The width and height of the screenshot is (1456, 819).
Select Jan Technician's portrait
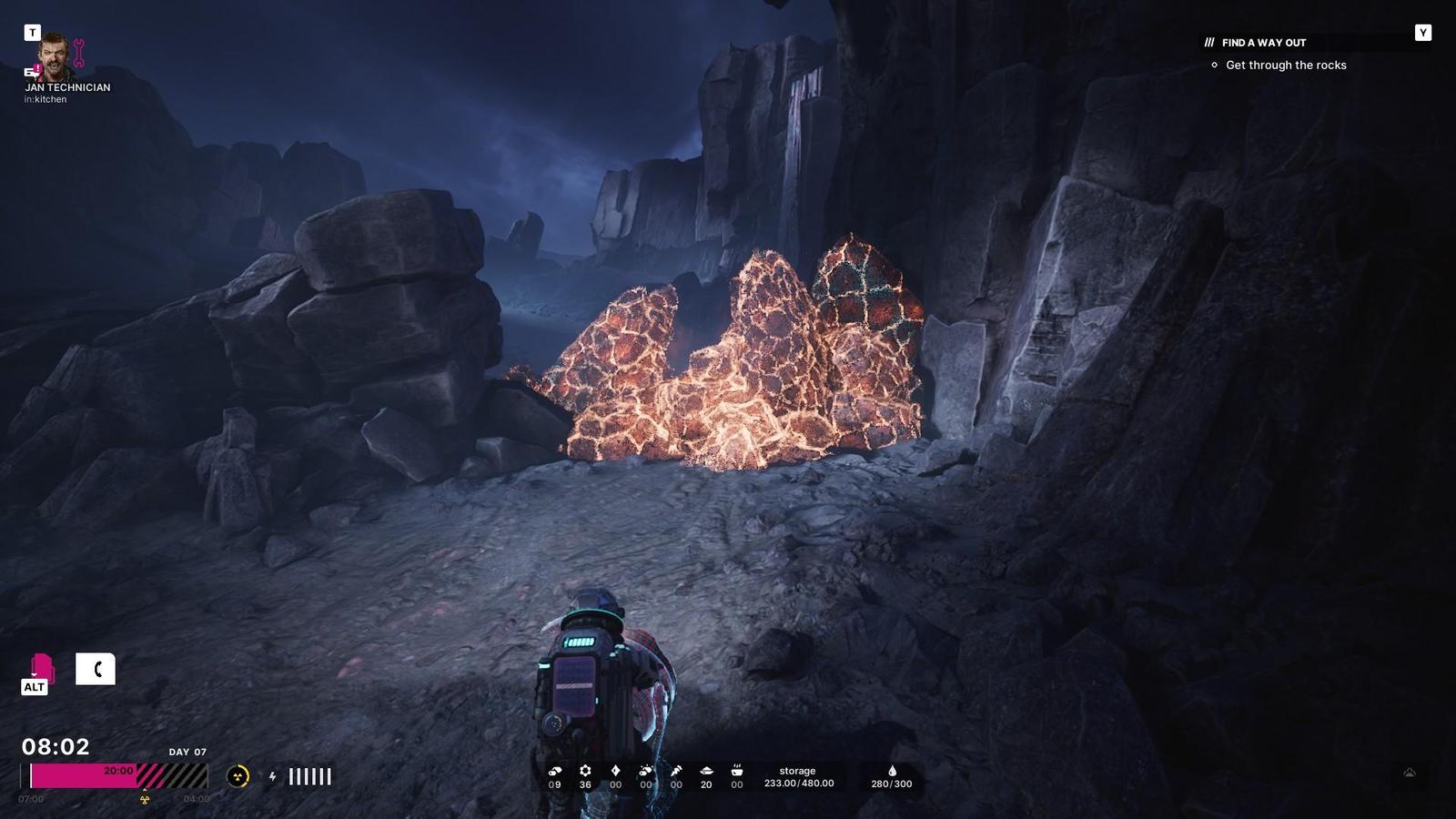pyautogui.click(x=55, y=56)
